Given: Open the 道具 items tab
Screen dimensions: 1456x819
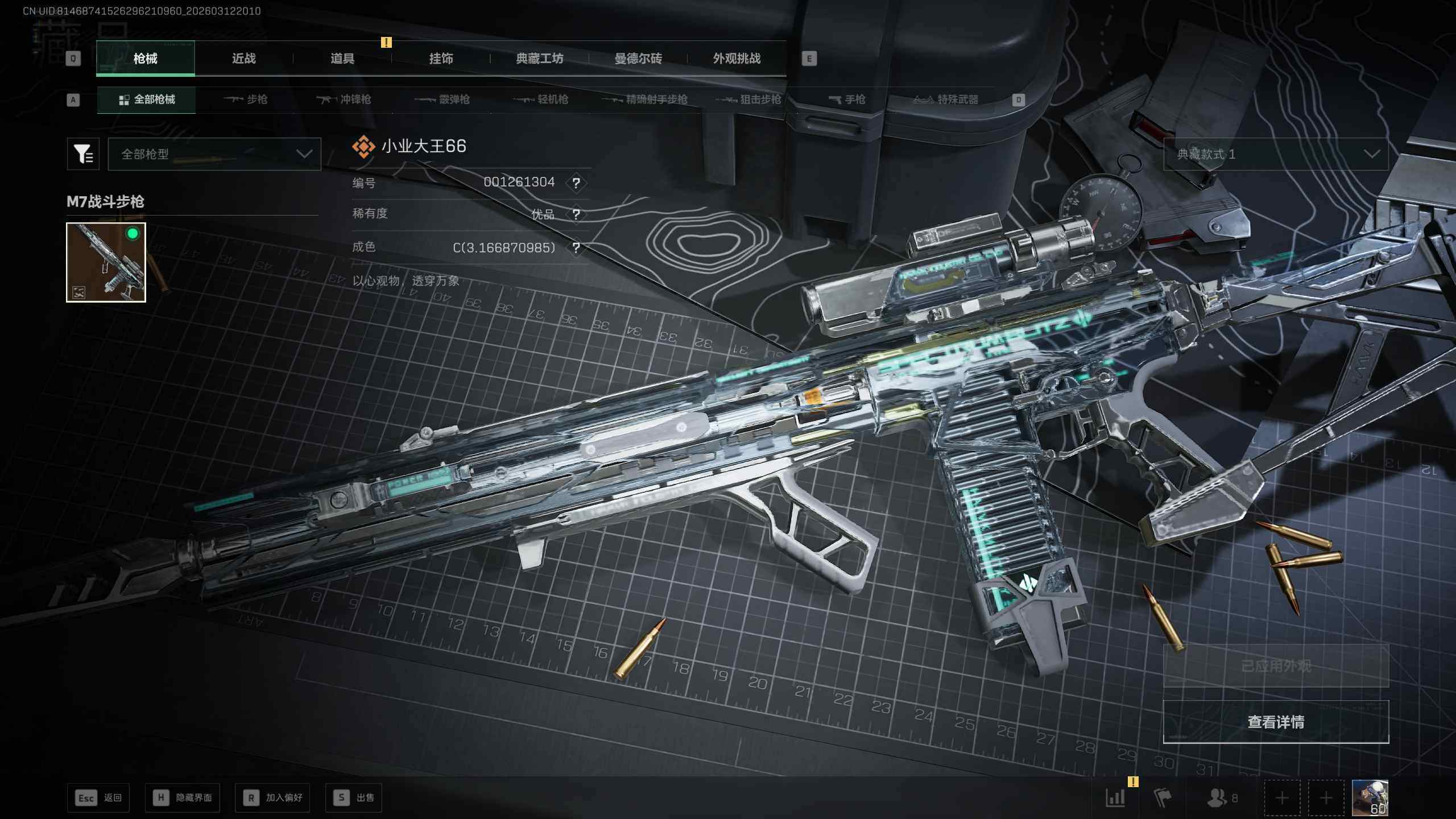Looking at the screenshot, I should pos(342,59).
